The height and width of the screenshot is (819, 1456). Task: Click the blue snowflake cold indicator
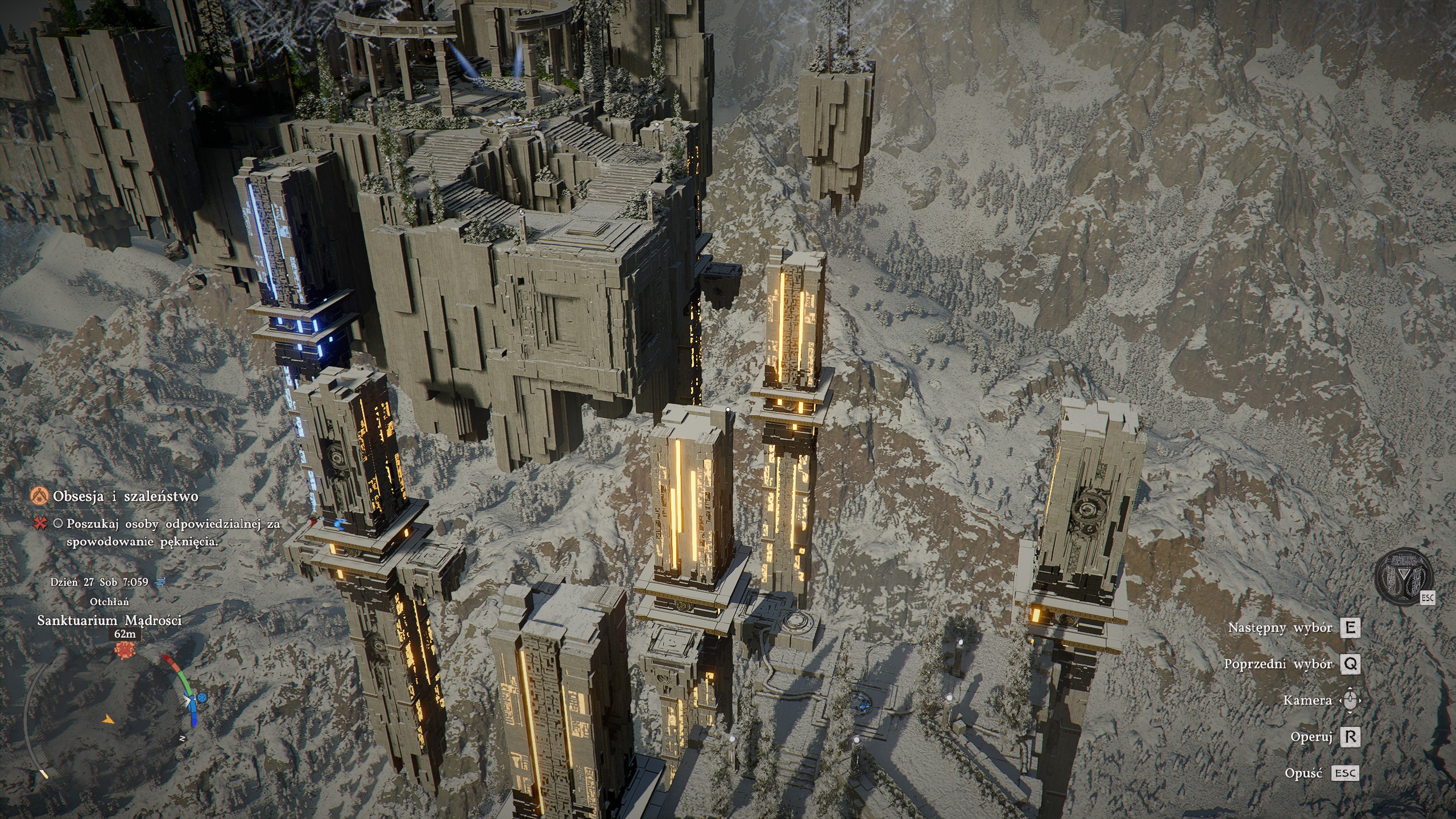point(202,697)
